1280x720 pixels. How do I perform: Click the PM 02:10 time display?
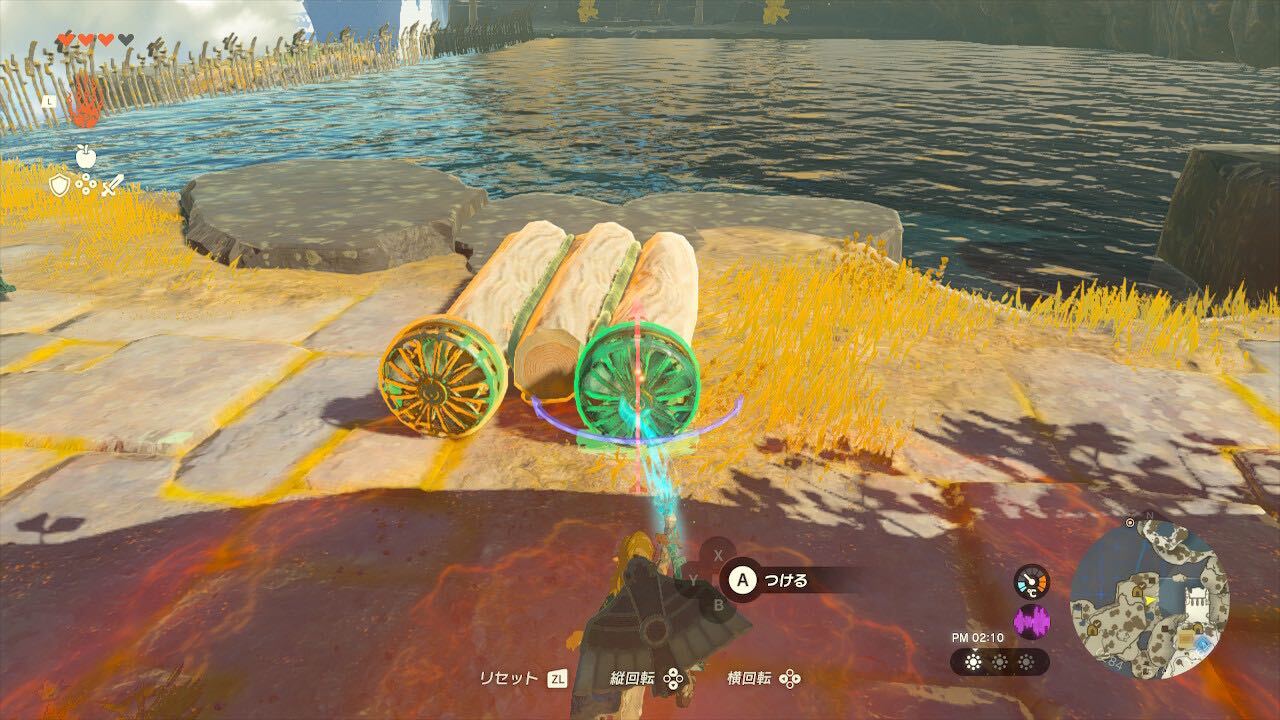coord(976,638)
